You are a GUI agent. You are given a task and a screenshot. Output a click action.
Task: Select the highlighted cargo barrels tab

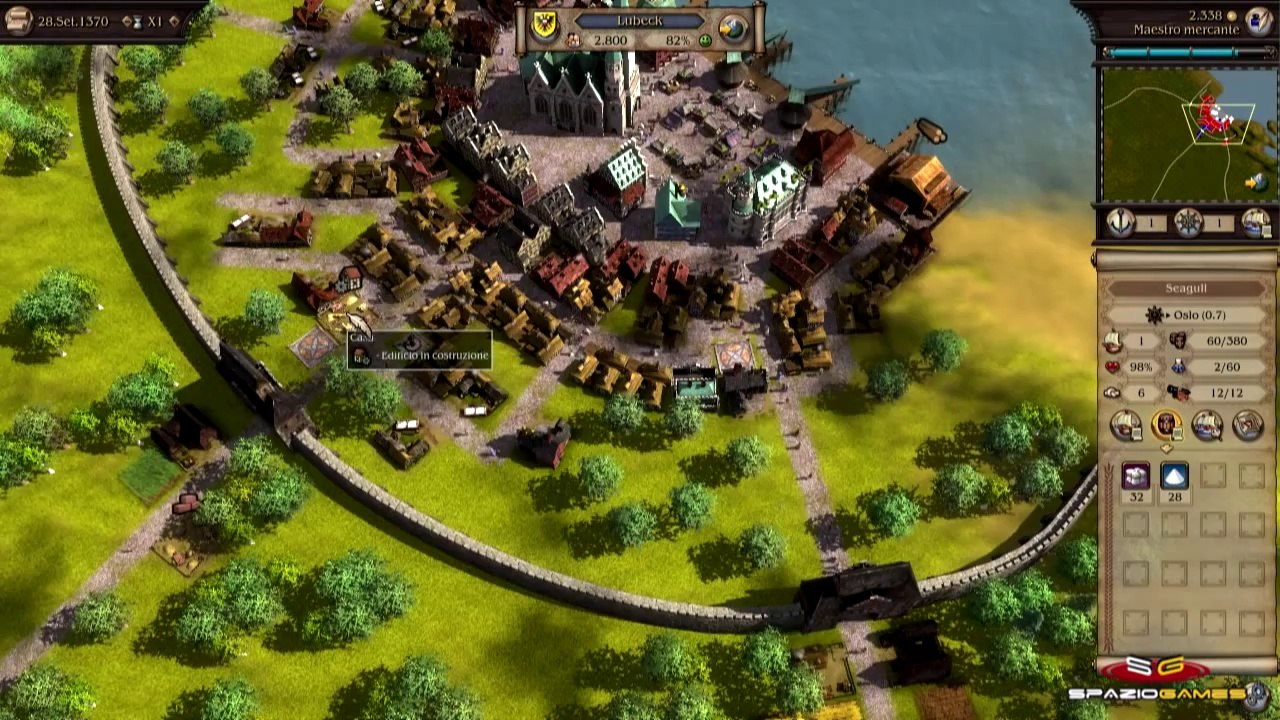[x=1166, y=426]
